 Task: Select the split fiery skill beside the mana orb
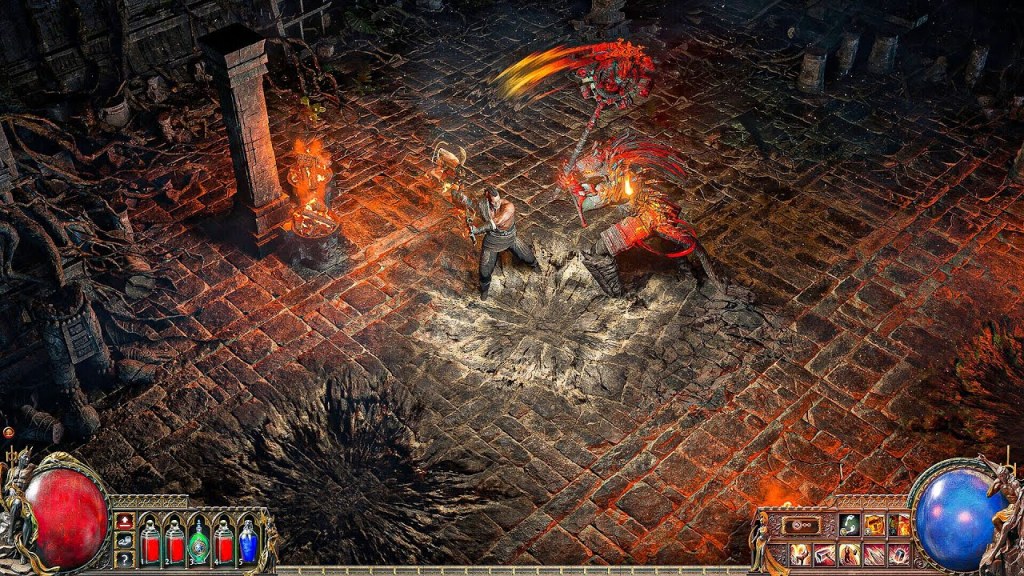[x=900, y=525]
